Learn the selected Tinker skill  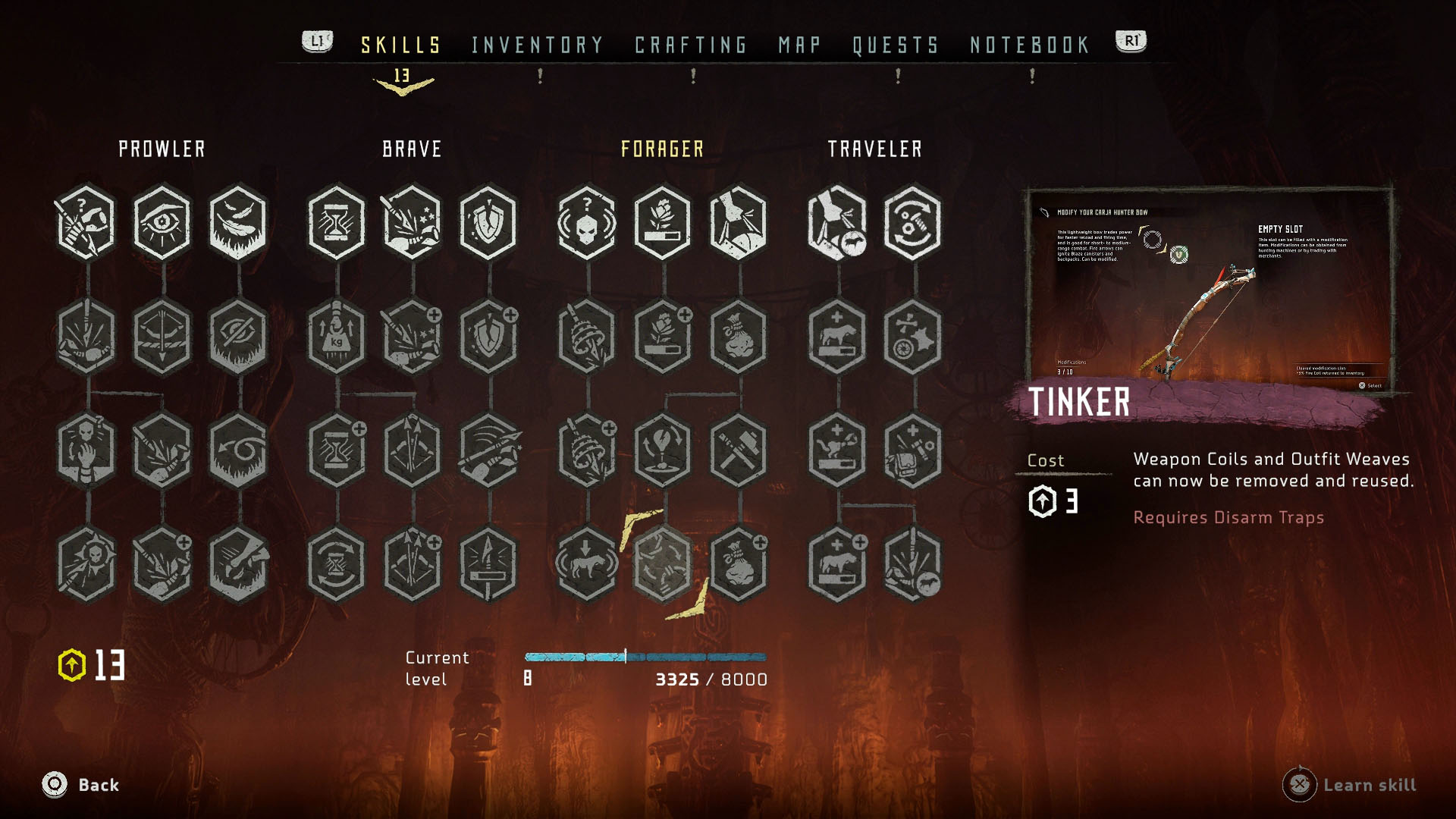[1350, 785]
